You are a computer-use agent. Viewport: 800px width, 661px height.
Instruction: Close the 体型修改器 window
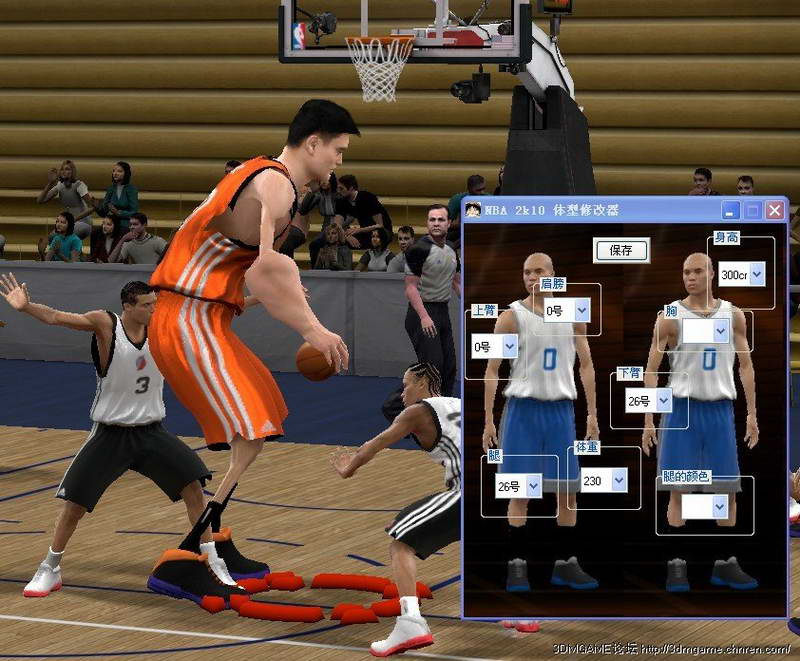point(775,210)
